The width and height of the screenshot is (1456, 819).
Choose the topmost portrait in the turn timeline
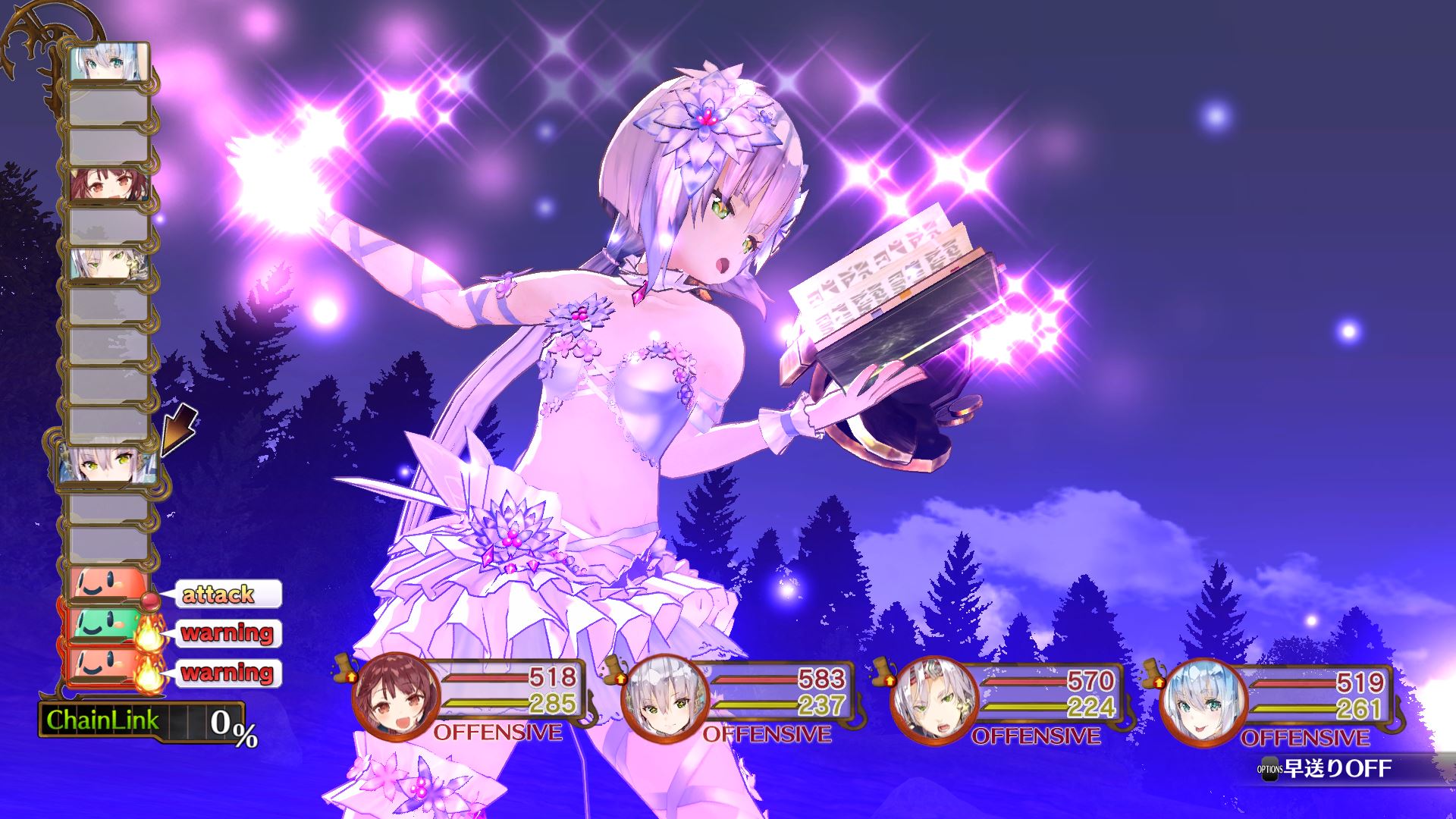[108, 63]
